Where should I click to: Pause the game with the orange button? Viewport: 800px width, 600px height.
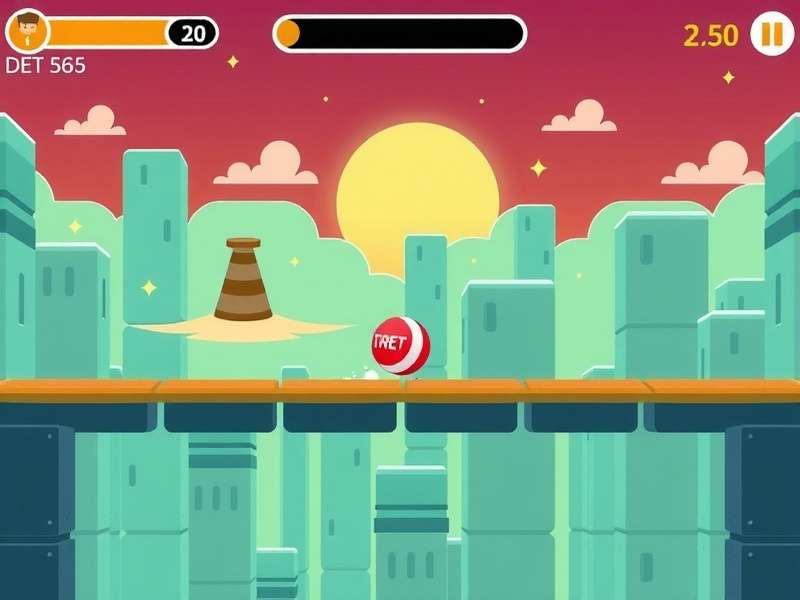click(x=771, y=34)
